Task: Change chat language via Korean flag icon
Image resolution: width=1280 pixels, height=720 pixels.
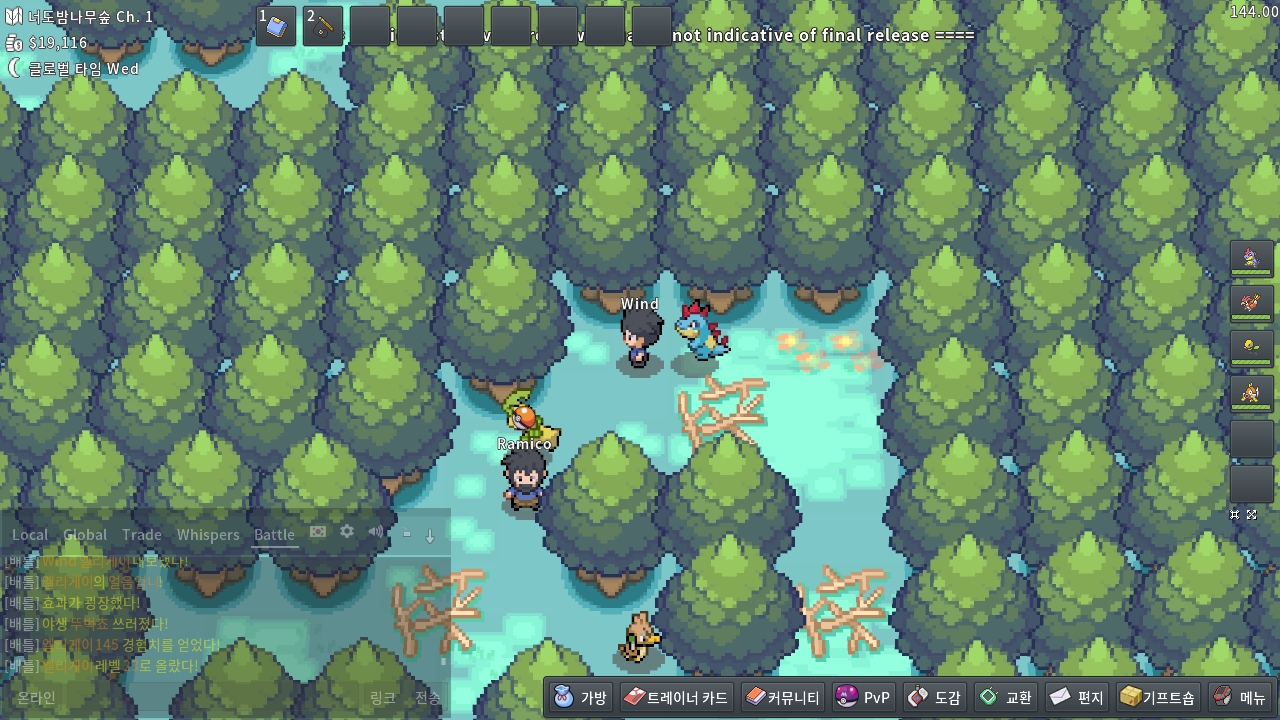Action: tap(318, 532)
